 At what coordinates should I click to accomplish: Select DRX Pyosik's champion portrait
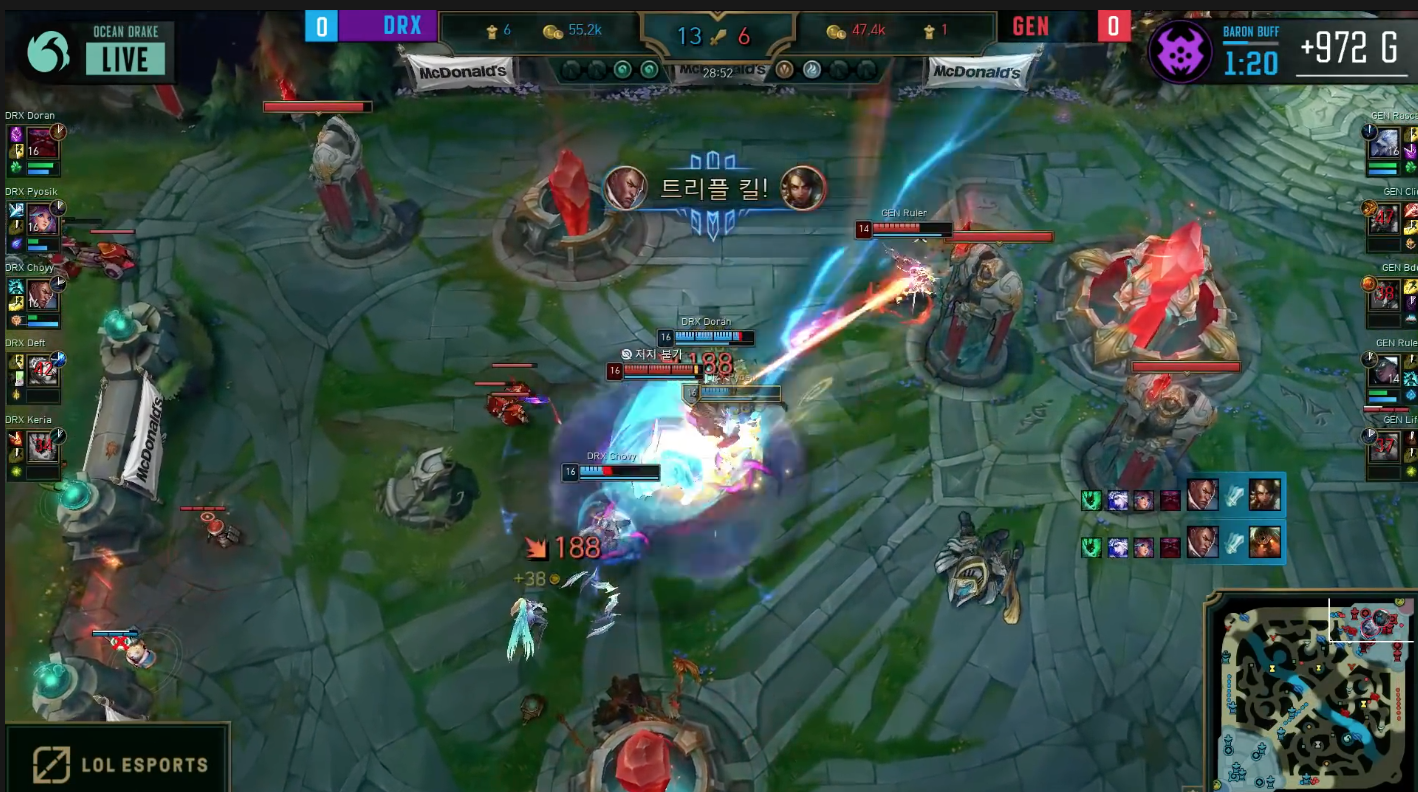pyautogui.click(x=43, y=218)
